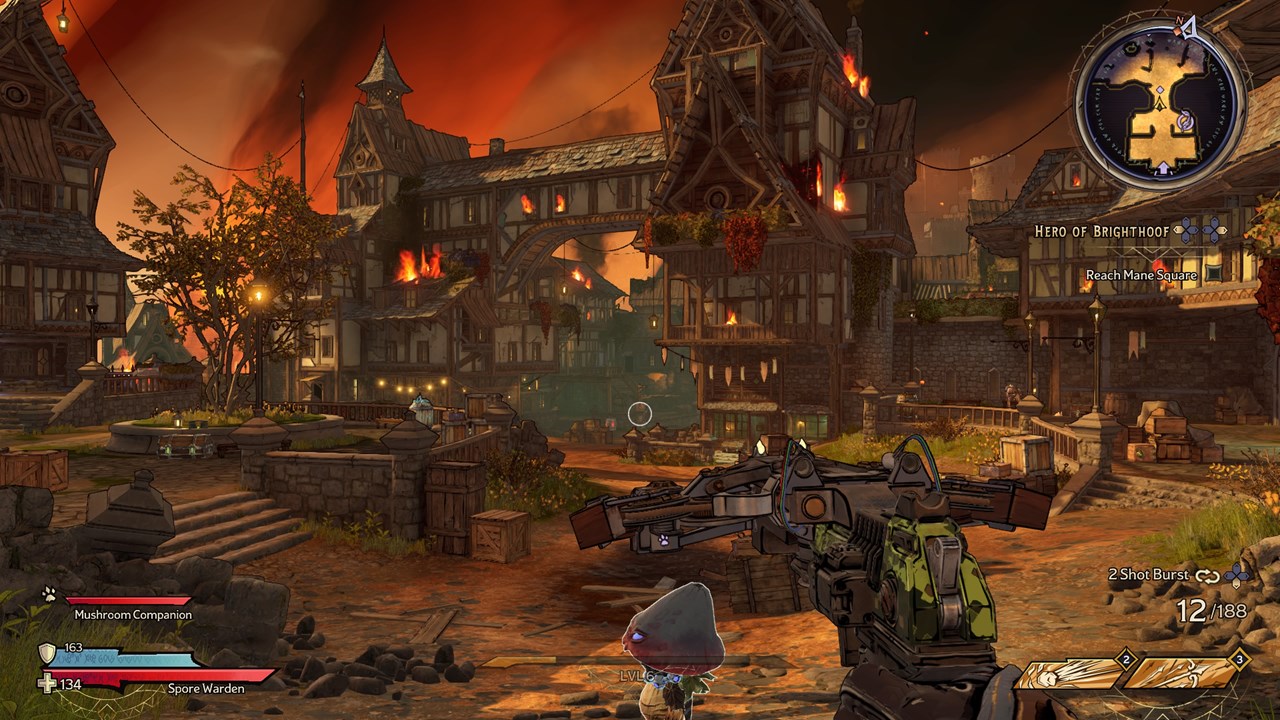Click the Reach Mane Square objective
The width and height of the screenshot is (1280, 720).
coord(1141,275)
